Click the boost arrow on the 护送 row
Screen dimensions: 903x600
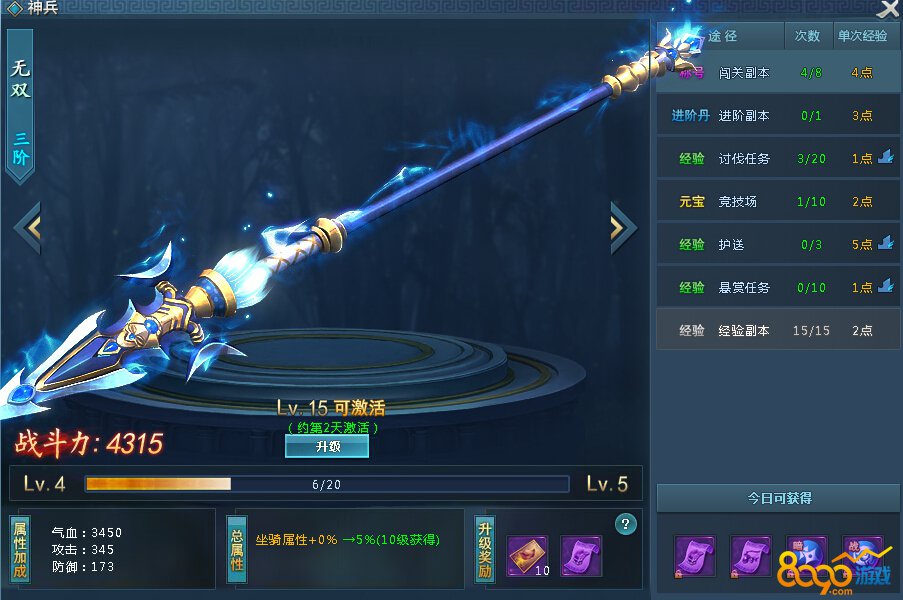(885, 243)
